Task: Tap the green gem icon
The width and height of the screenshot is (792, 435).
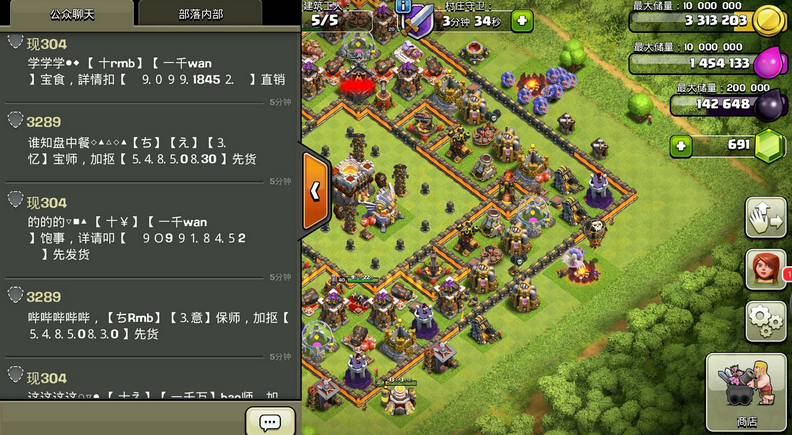Action: coord(769,146)
